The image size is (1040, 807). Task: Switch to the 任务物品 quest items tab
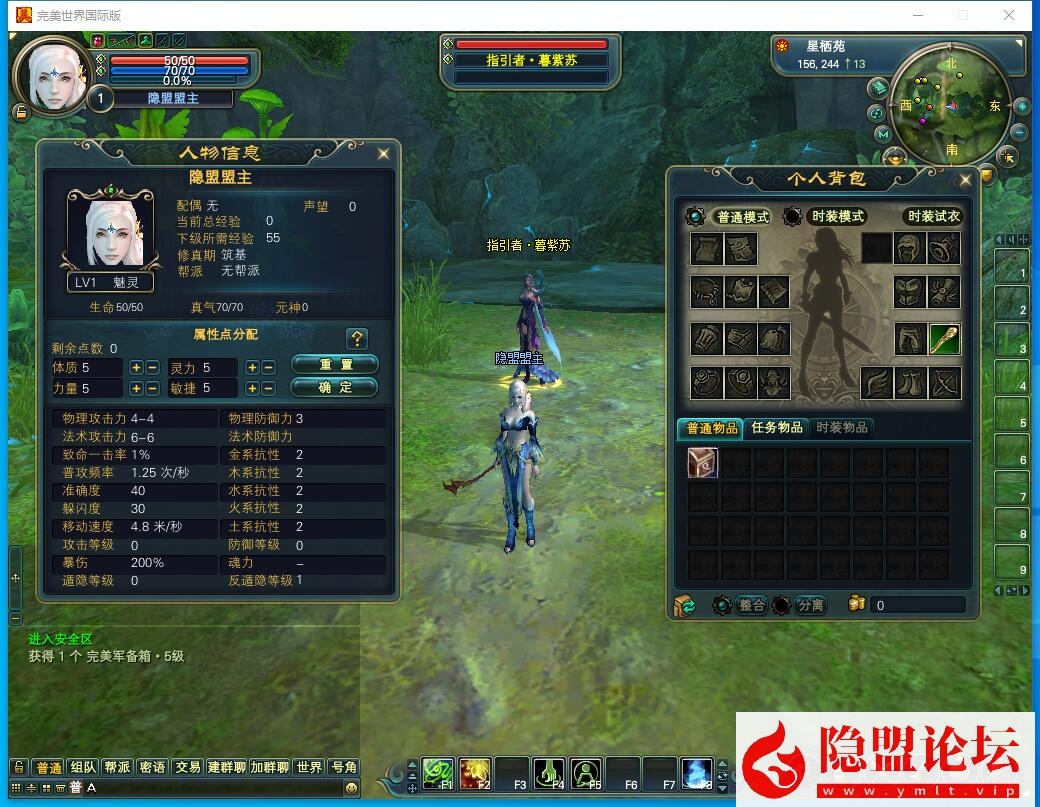tap(776, 428)
